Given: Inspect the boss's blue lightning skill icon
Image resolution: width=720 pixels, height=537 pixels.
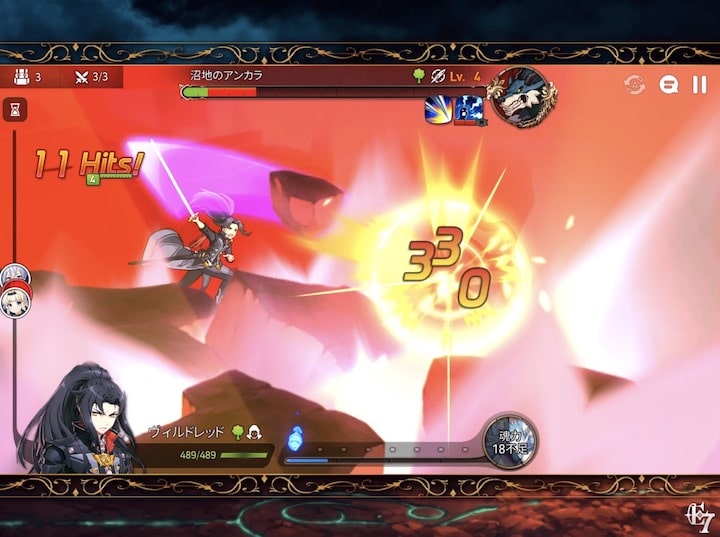Looking at the screenshot, I should [x=469, y=109].
